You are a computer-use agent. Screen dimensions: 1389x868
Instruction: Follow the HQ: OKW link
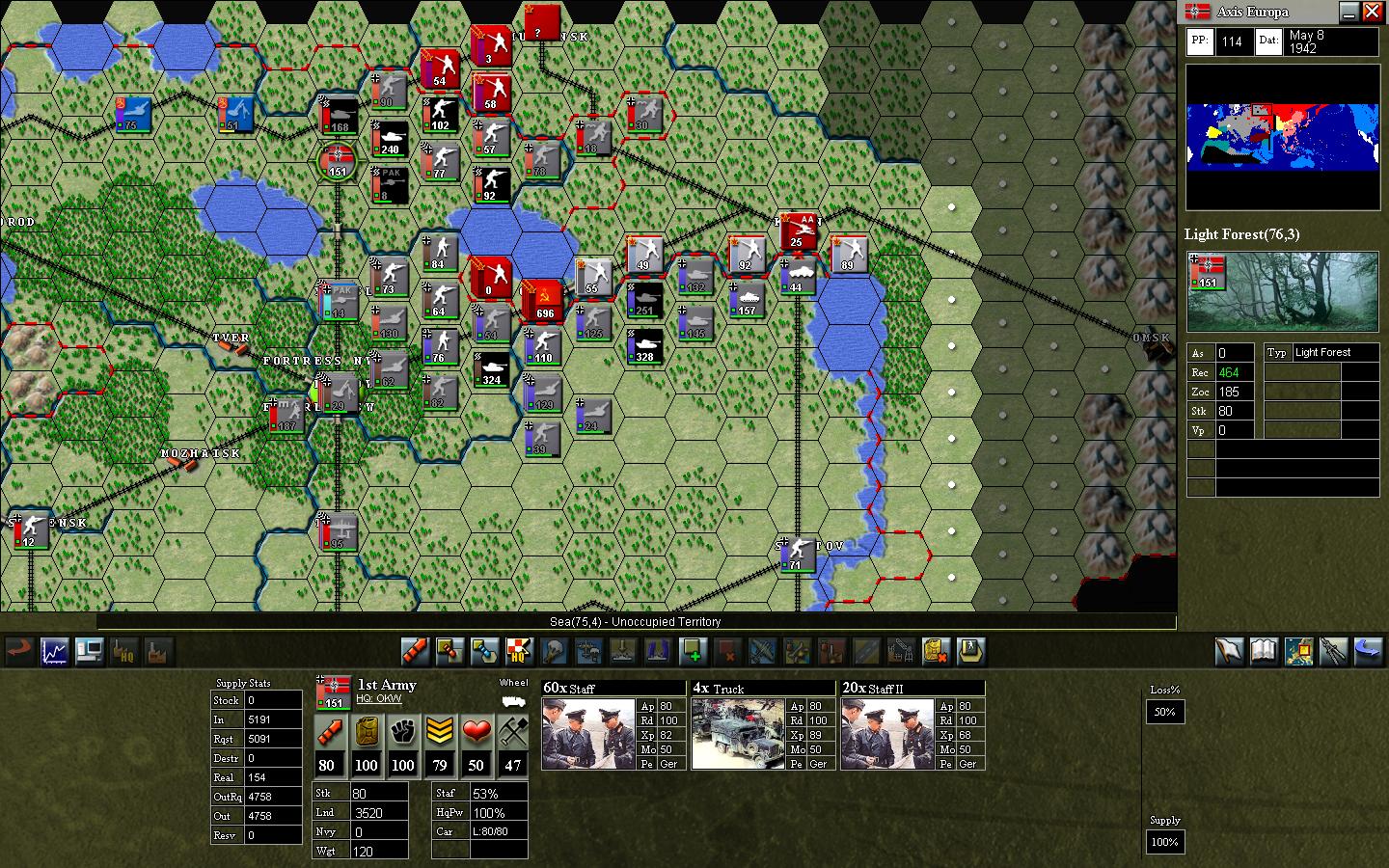[x=379, y=698]
